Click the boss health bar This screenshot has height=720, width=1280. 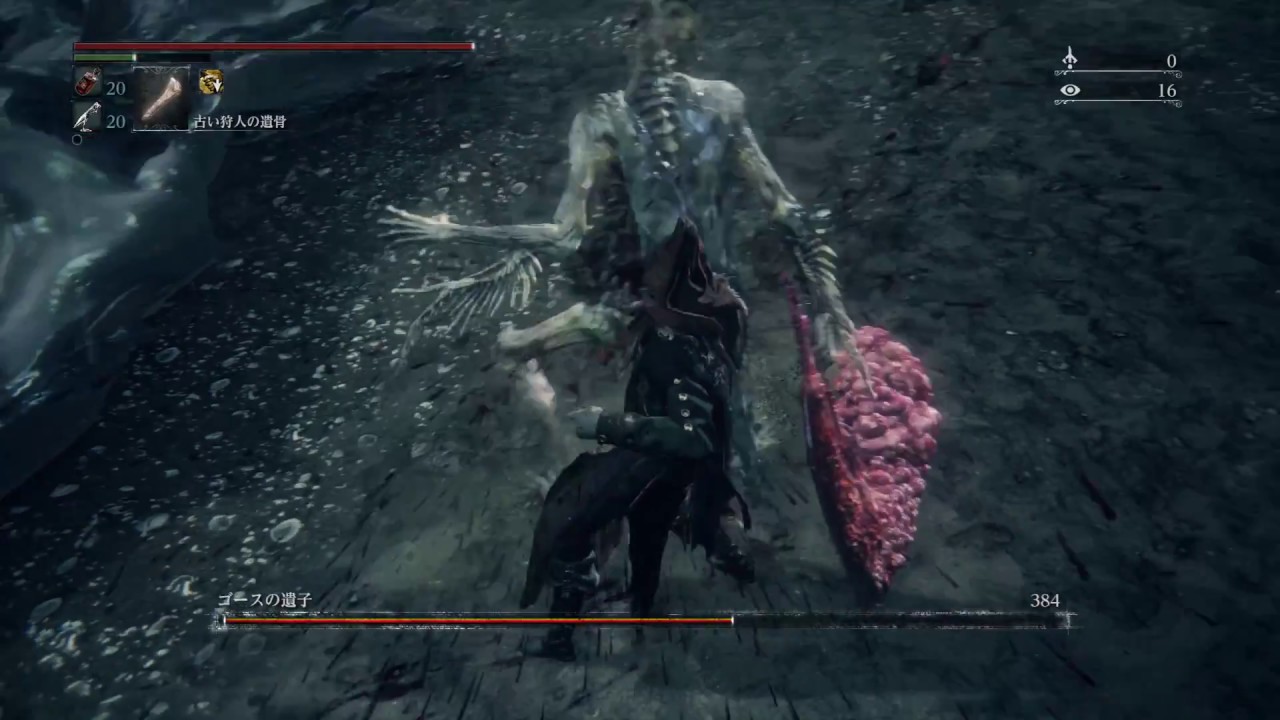tap(640, 622)
